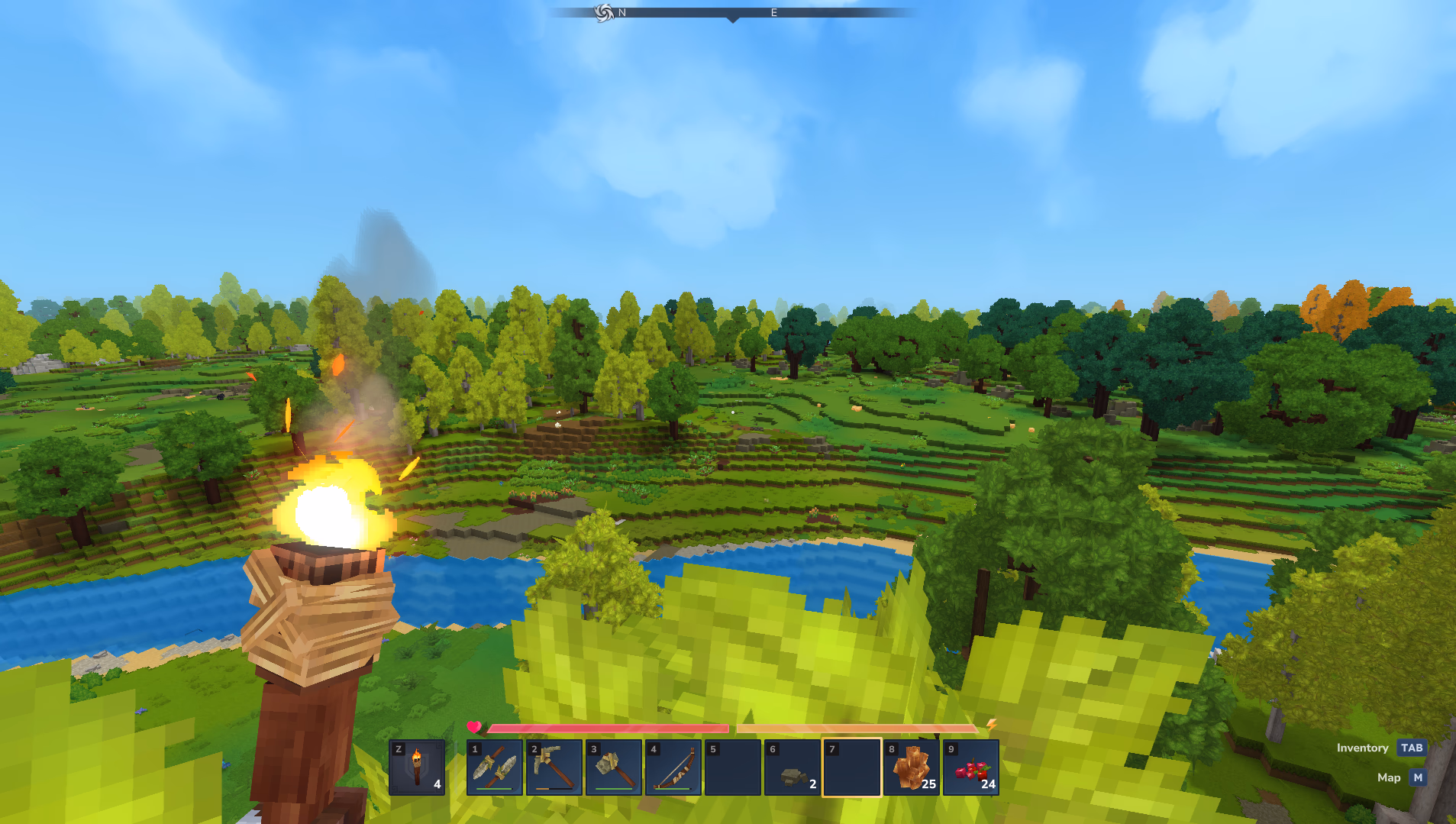Select the rocks in hotbar slot 6
Screen dimensions: 1456x824
(x=793, y=767)
